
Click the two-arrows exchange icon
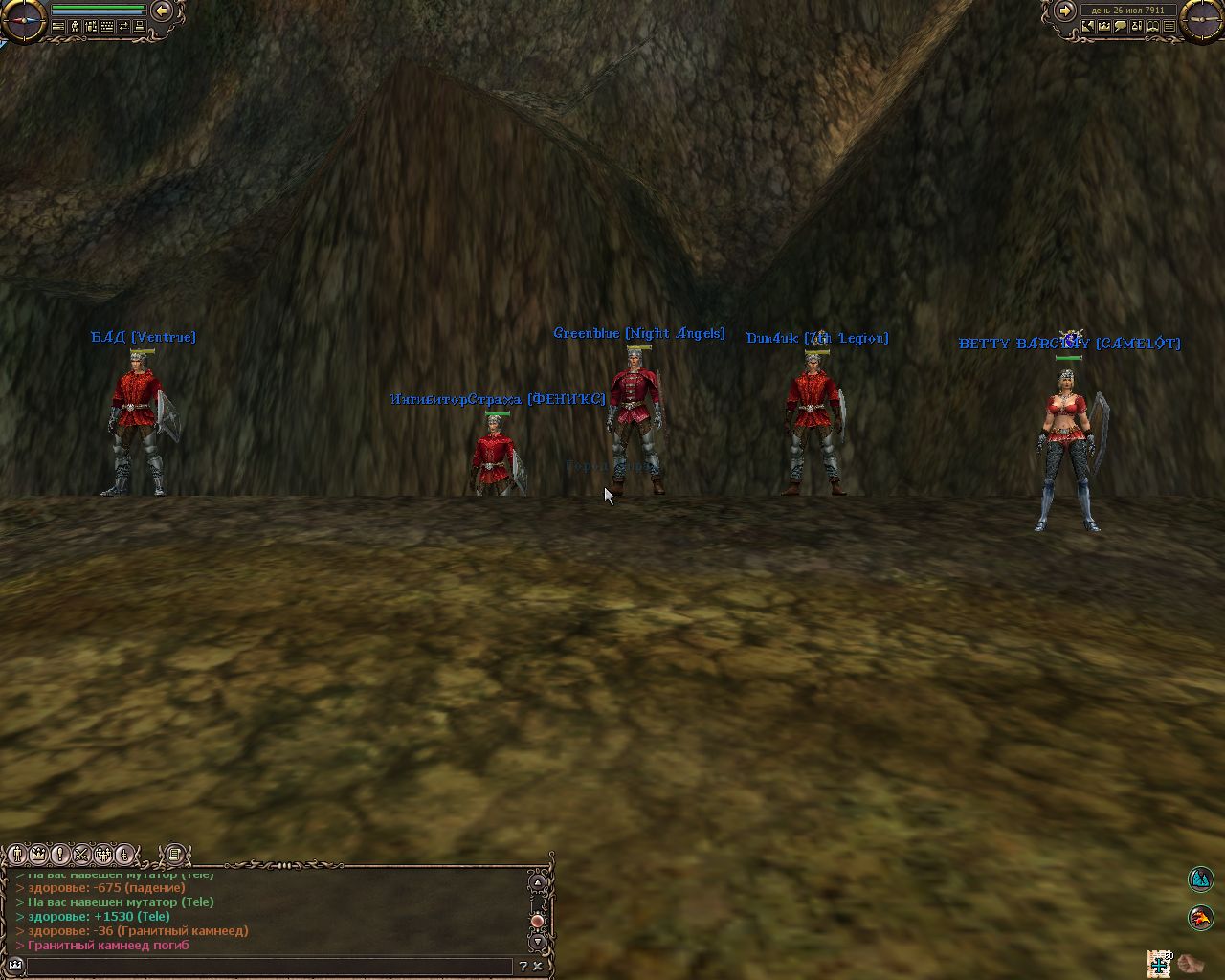123,27
